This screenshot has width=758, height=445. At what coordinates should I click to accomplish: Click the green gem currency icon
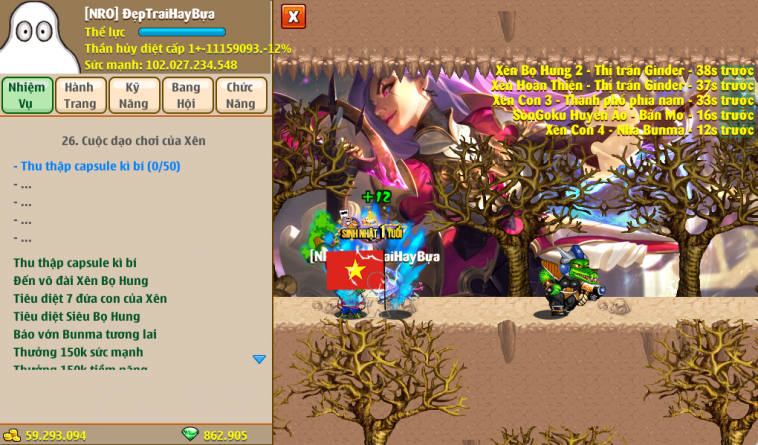pyautogui.click(x=190, y=434)
